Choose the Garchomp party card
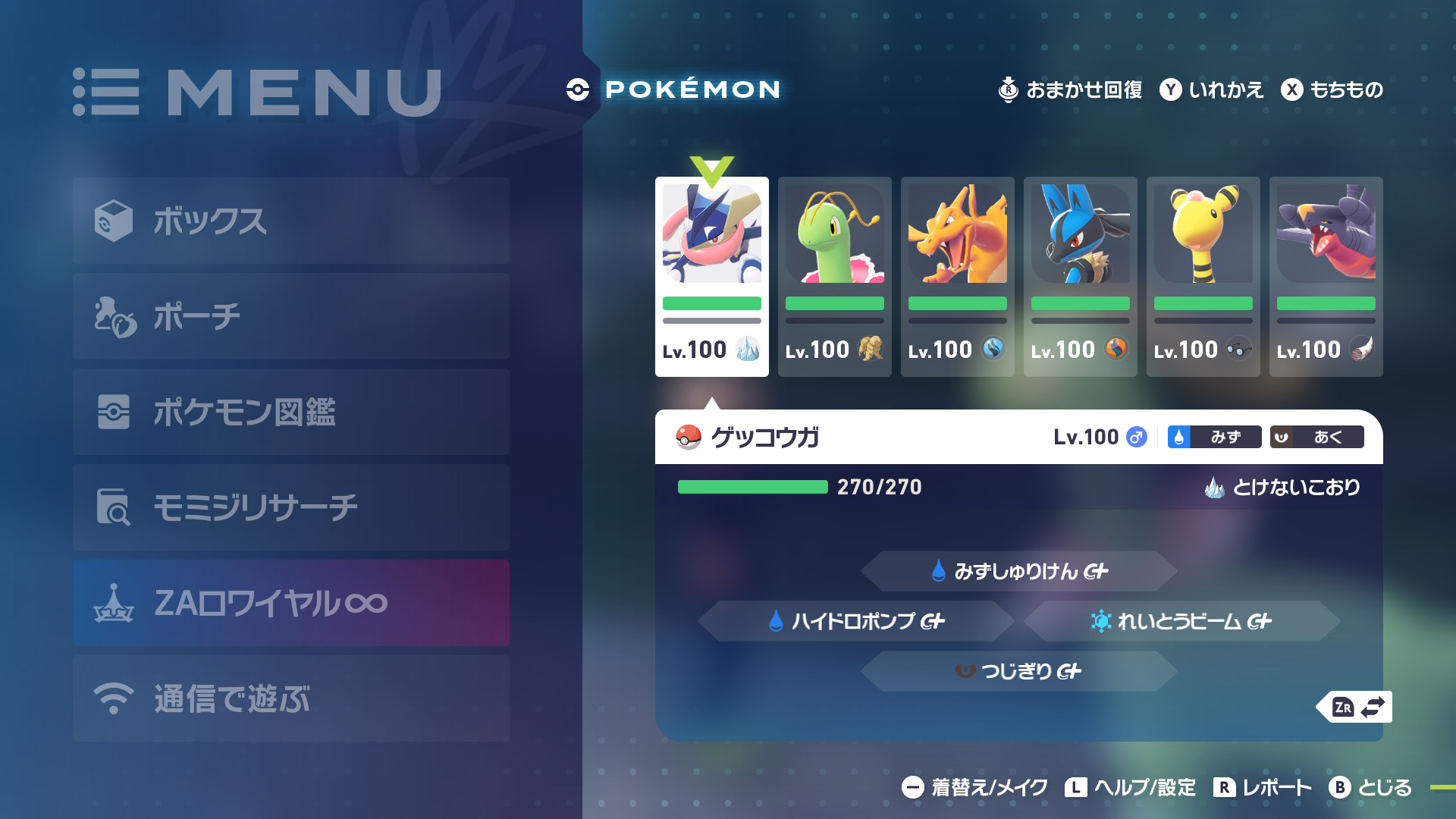1456x819 pixels. point(1326,277)
